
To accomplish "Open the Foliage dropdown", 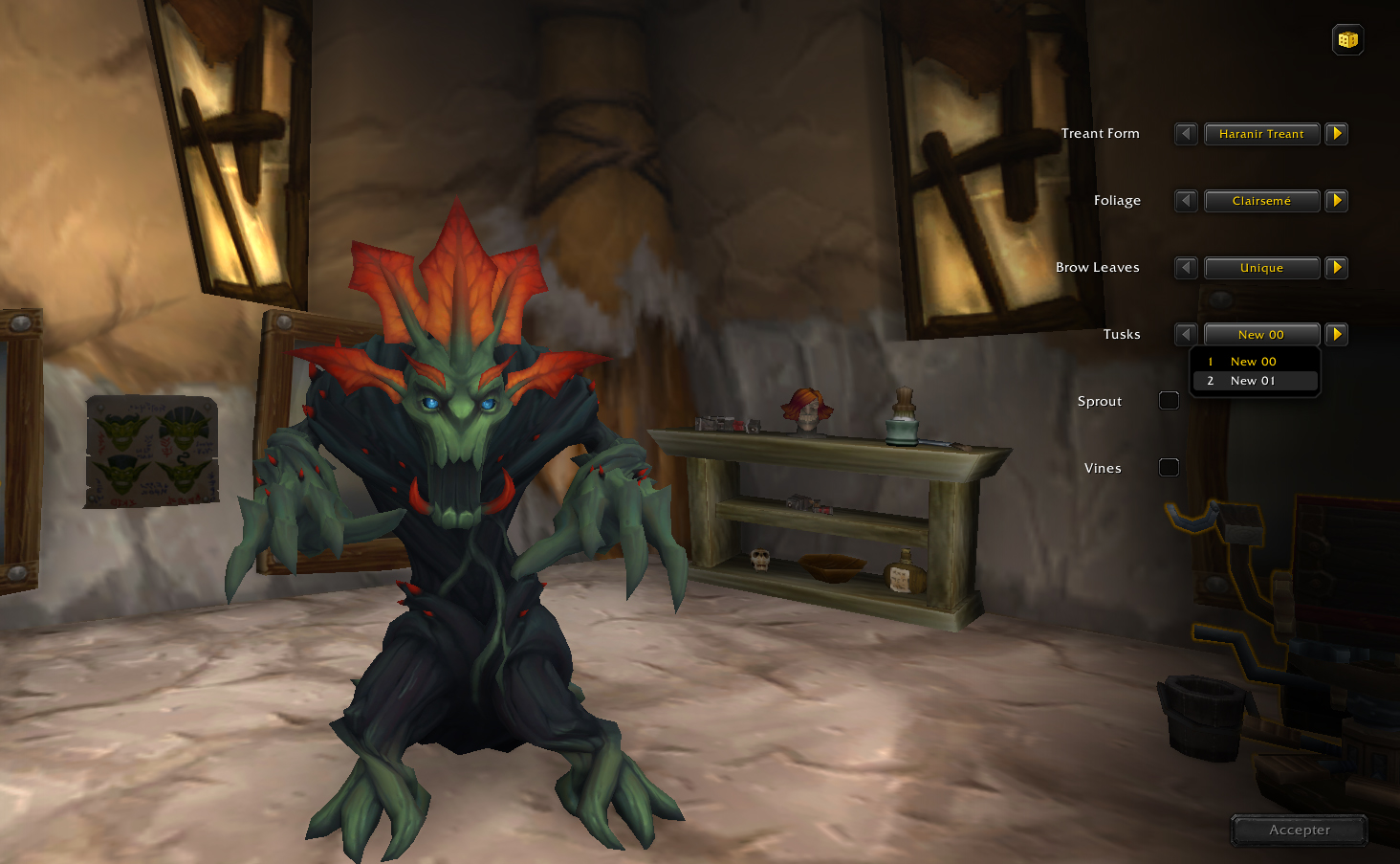I will pyautogui.click(x=1261, y=201).
